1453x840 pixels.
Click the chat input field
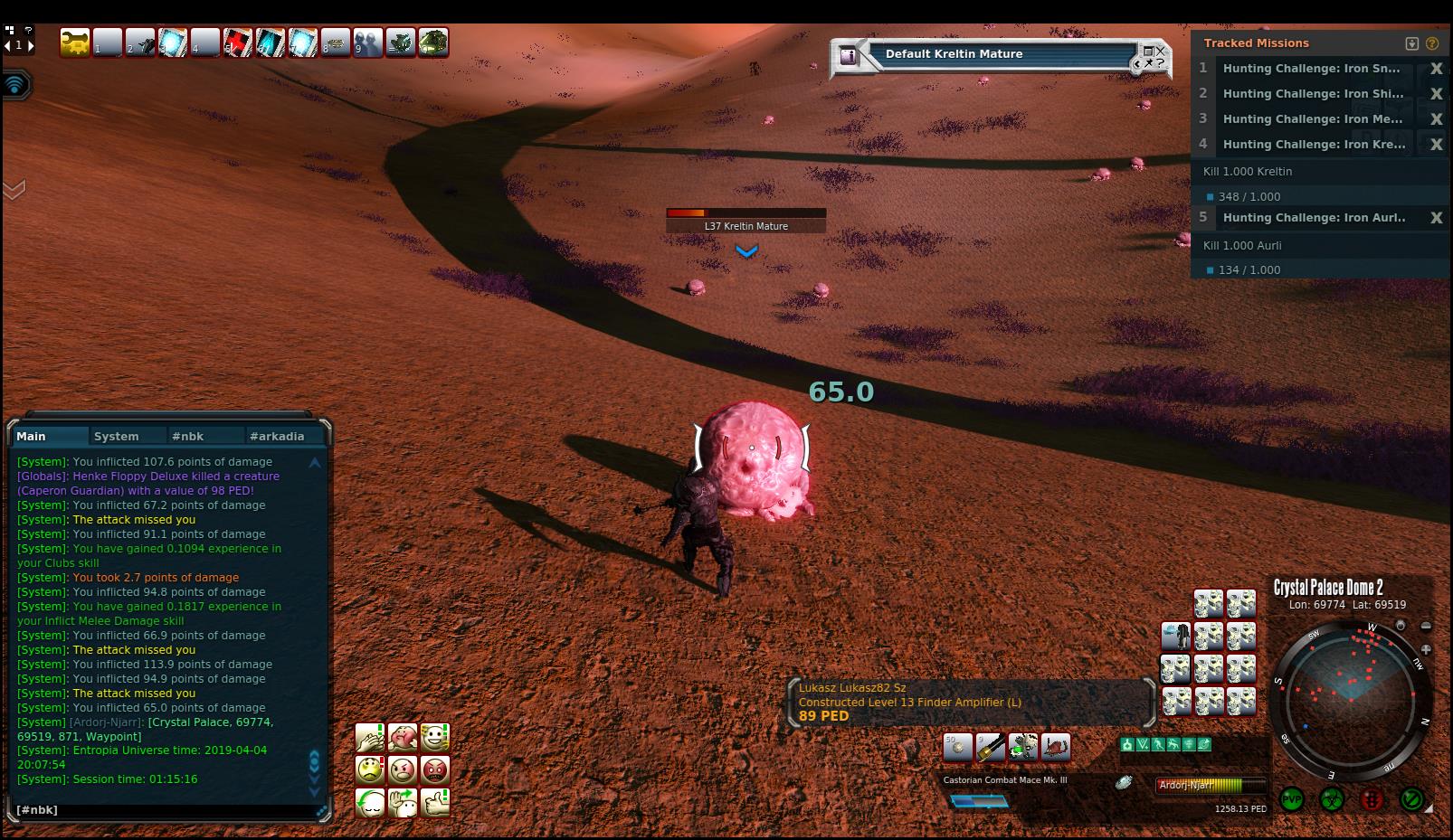[x=163, y=810]
